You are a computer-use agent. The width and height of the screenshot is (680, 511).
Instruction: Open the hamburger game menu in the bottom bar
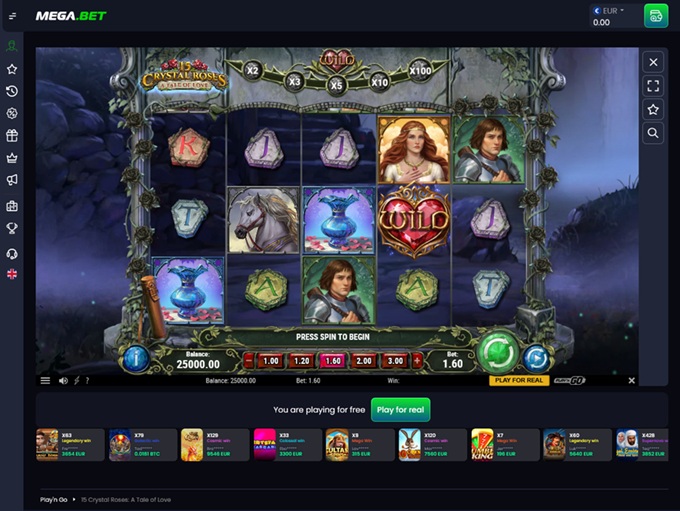pos(45,381)
